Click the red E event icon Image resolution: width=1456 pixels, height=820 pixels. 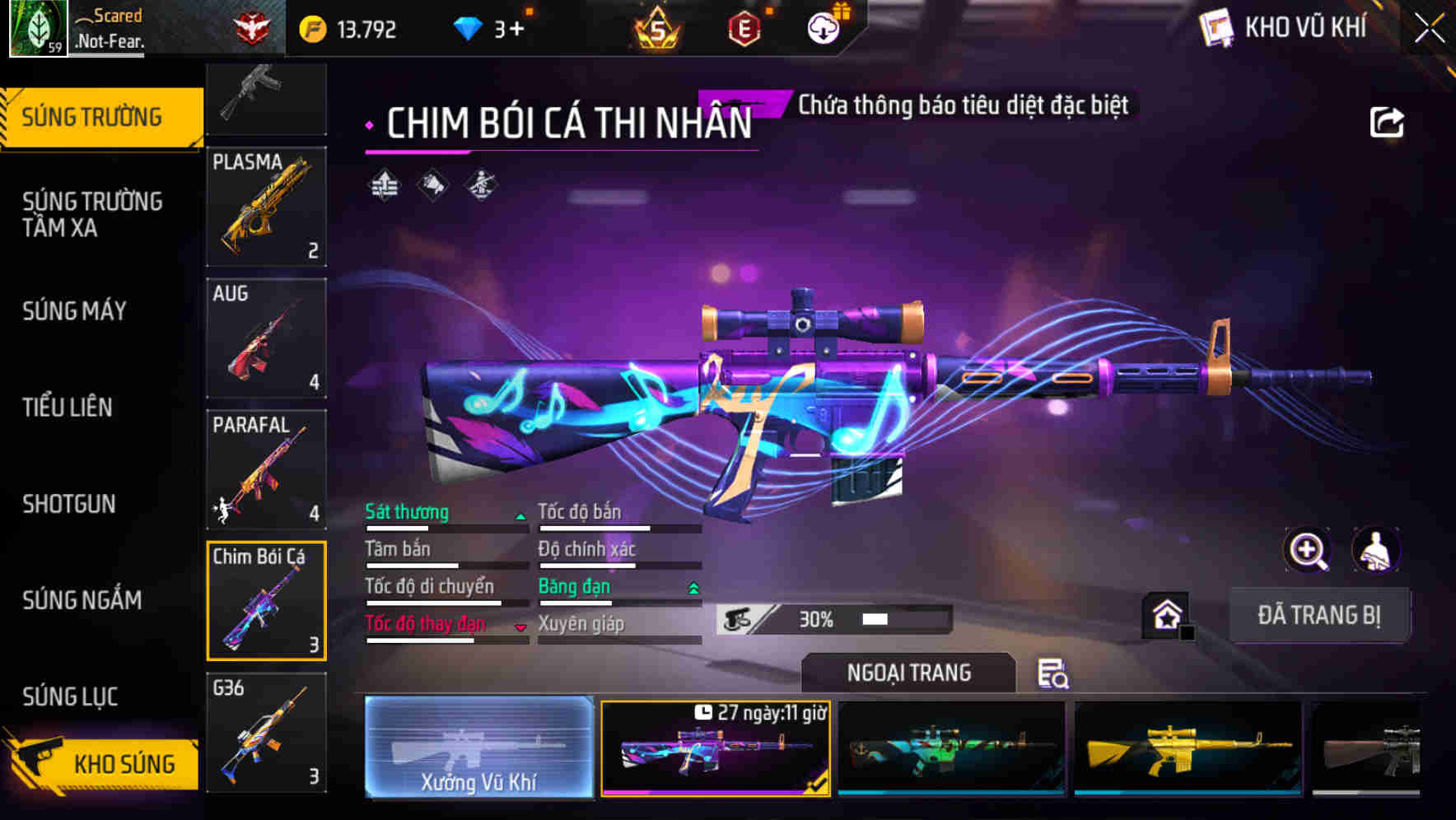[x=744, y=30]
